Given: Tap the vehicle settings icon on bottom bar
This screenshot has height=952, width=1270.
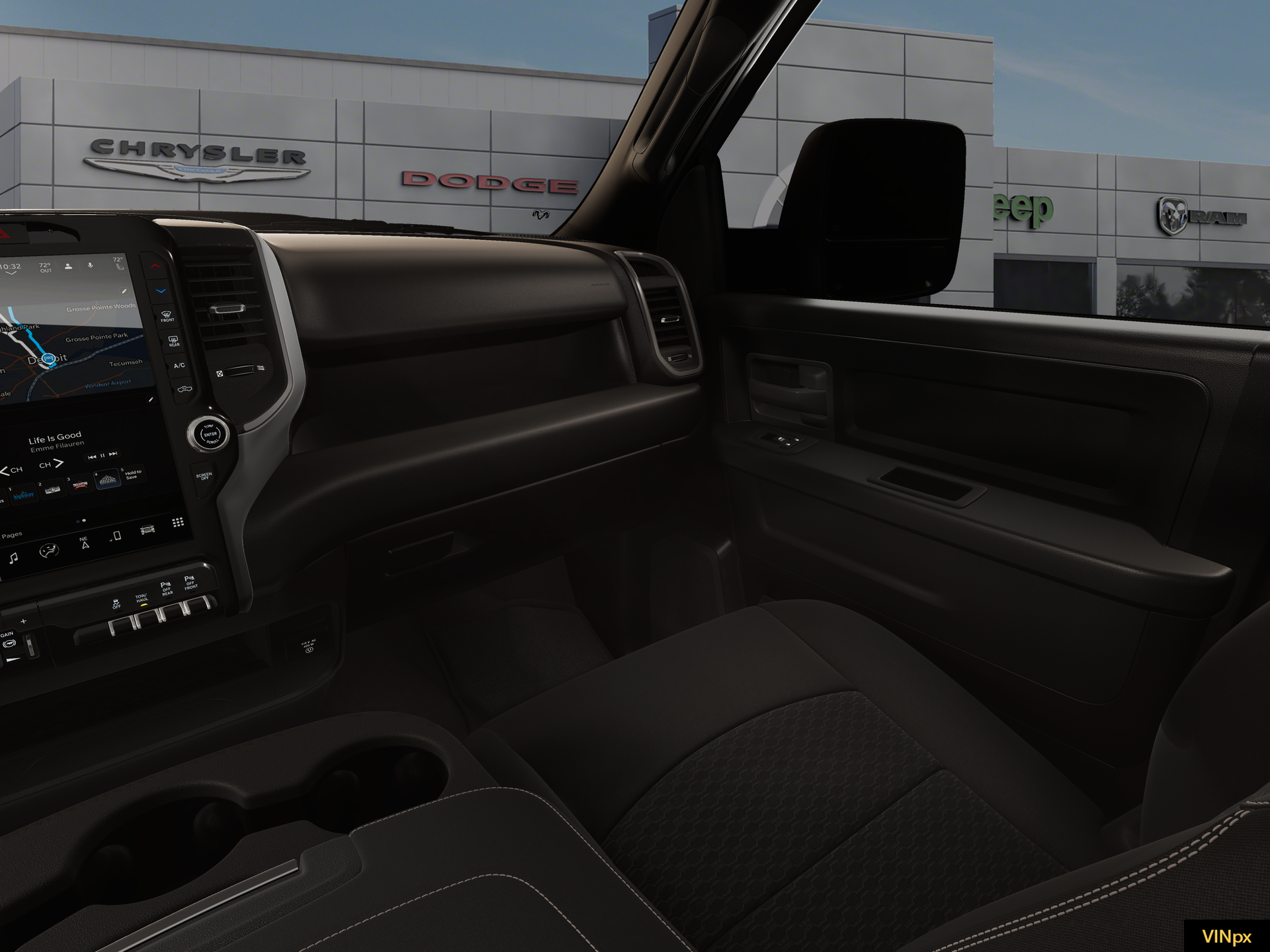Looking at the screenshot, I should [146, 531].
